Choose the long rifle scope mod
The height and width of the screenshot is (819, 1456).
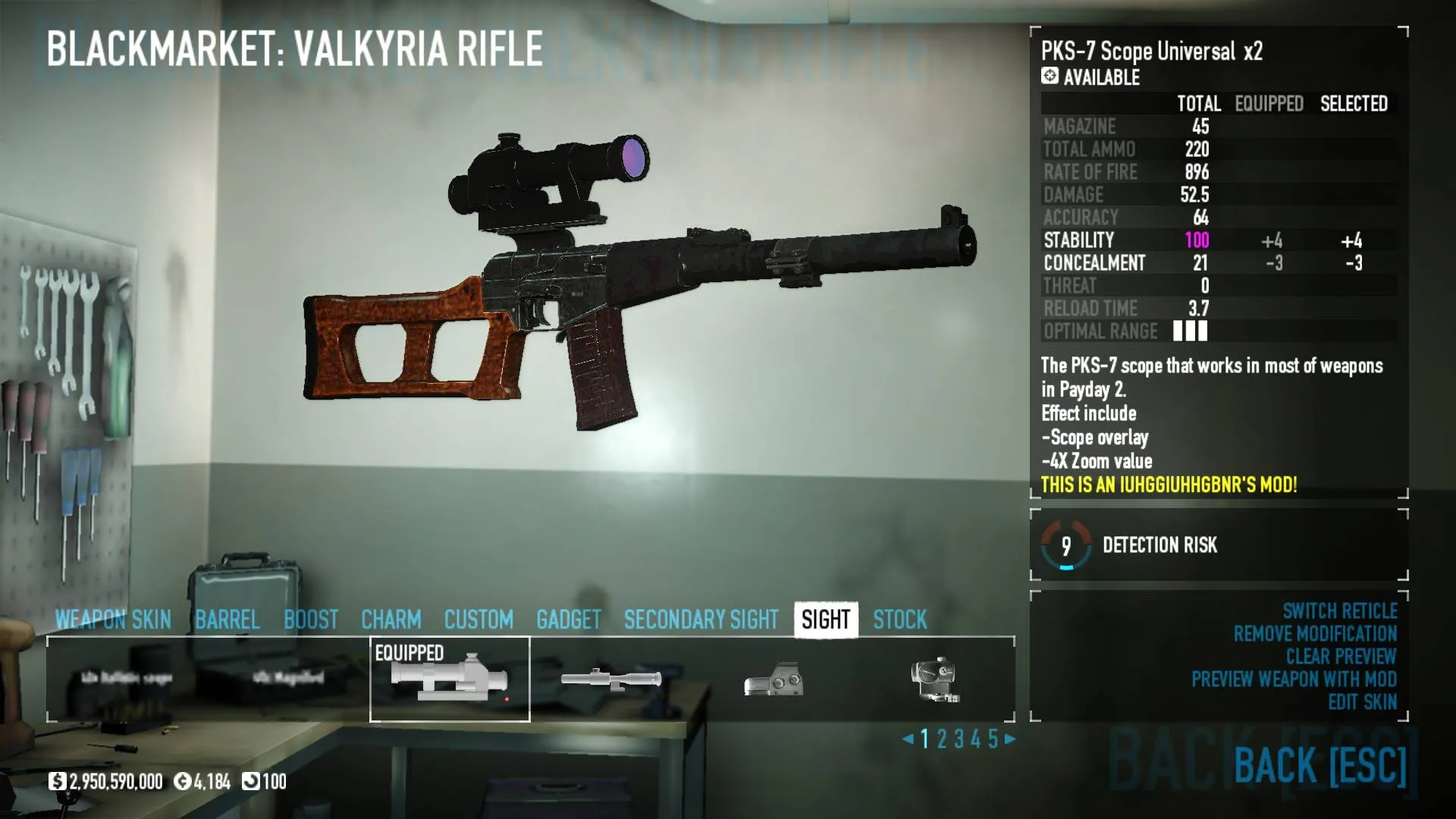click(611, 679)
